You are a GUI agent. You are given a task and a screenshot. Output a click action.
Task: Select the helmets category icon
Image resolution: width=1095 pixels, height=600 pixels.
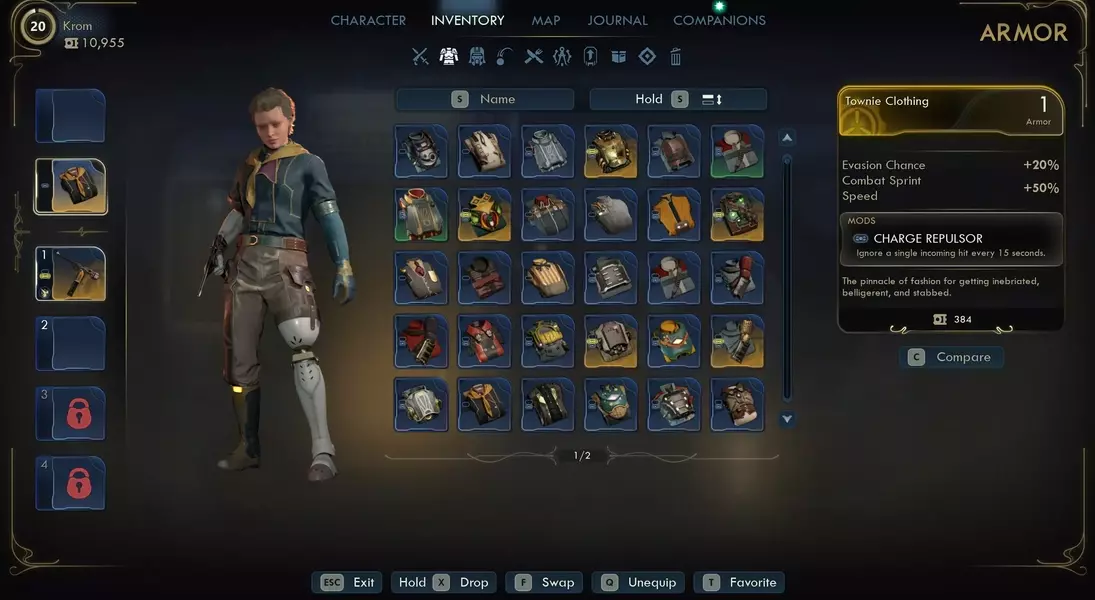(477, 57)
